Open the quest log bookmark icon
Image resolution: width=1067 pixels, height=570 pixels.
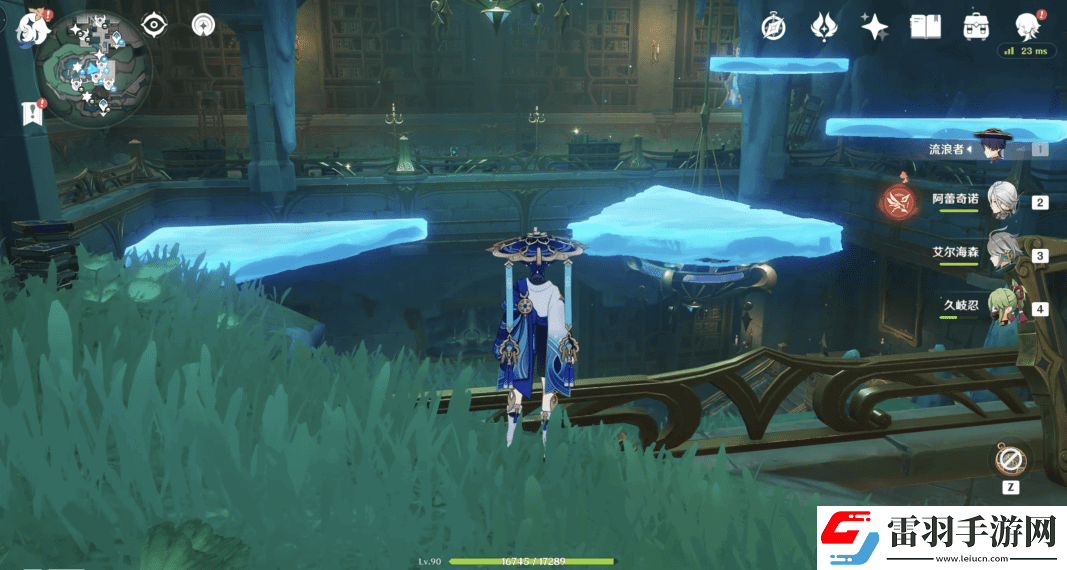coord(32,113)
